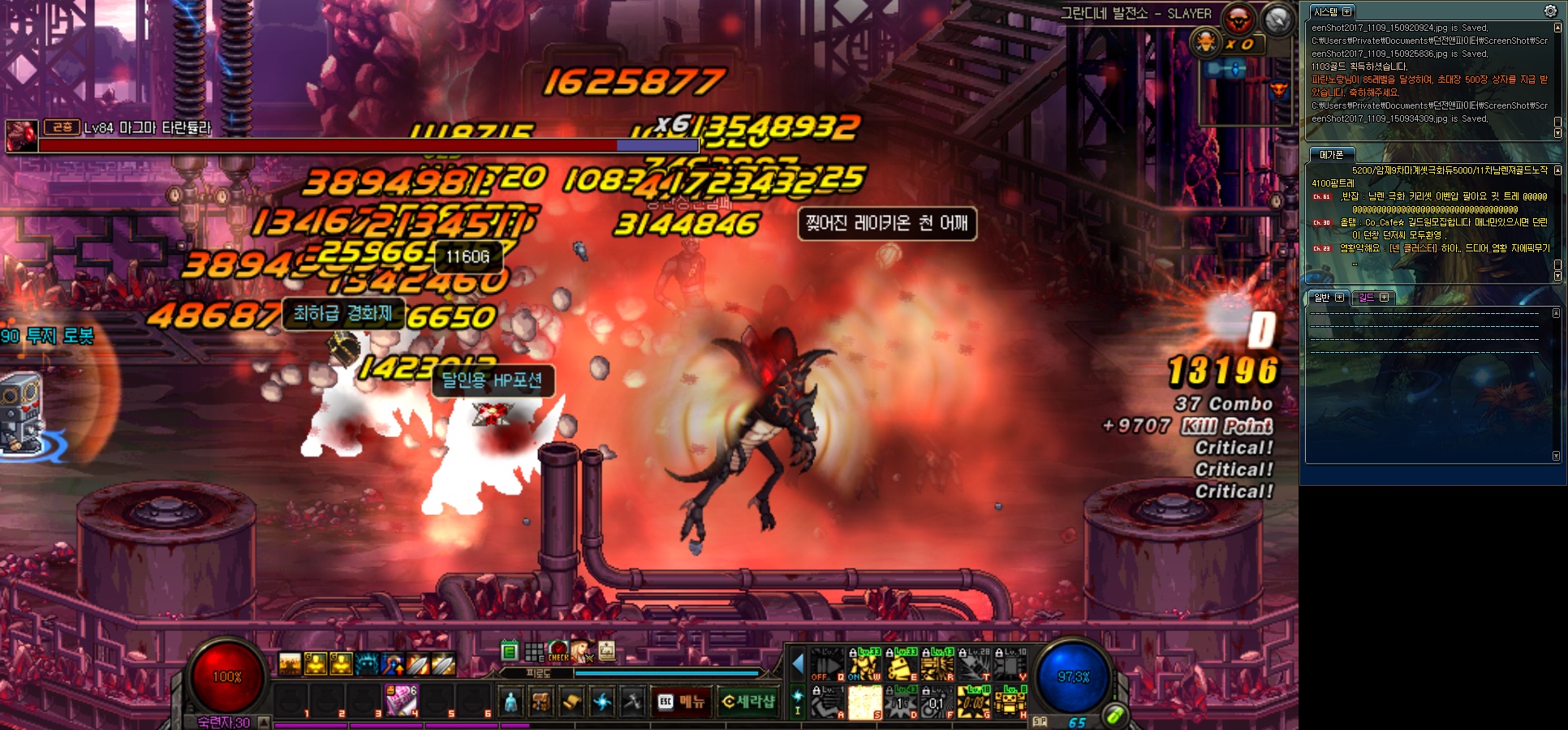This screenshot has height=730, width=1568.
Task: Open the inventory treasure chest icon
Action: [541, 702]
